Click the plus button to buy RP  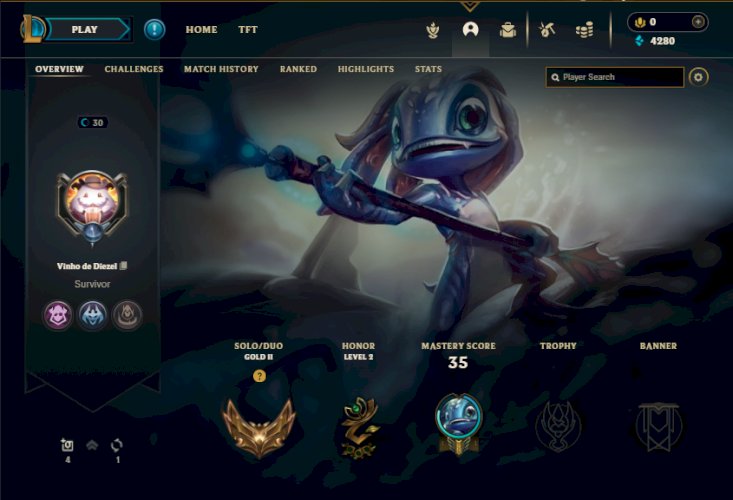(x=698, y=21)
